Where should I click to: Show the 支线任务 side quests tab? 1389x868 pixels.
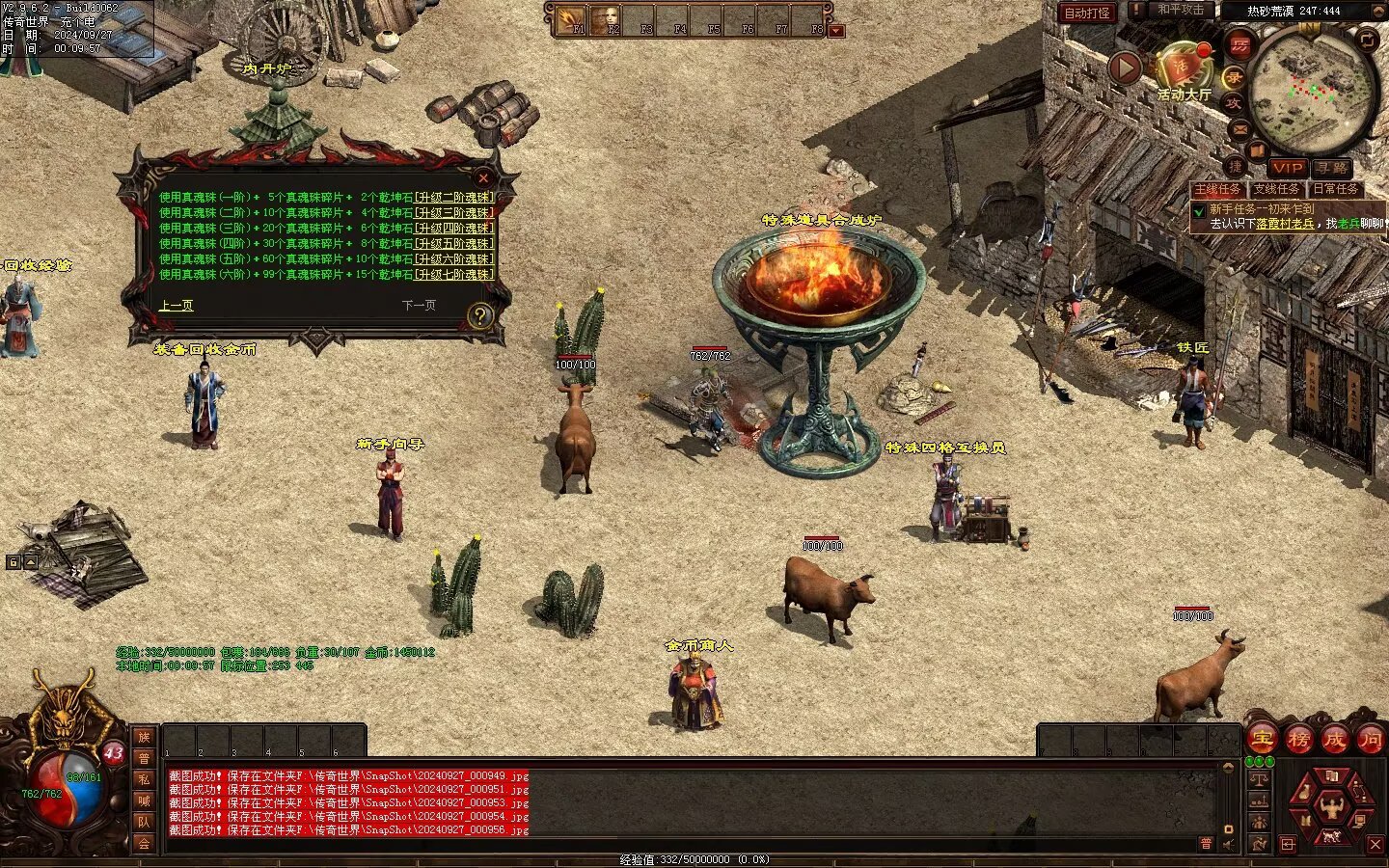click(1276, 189)
